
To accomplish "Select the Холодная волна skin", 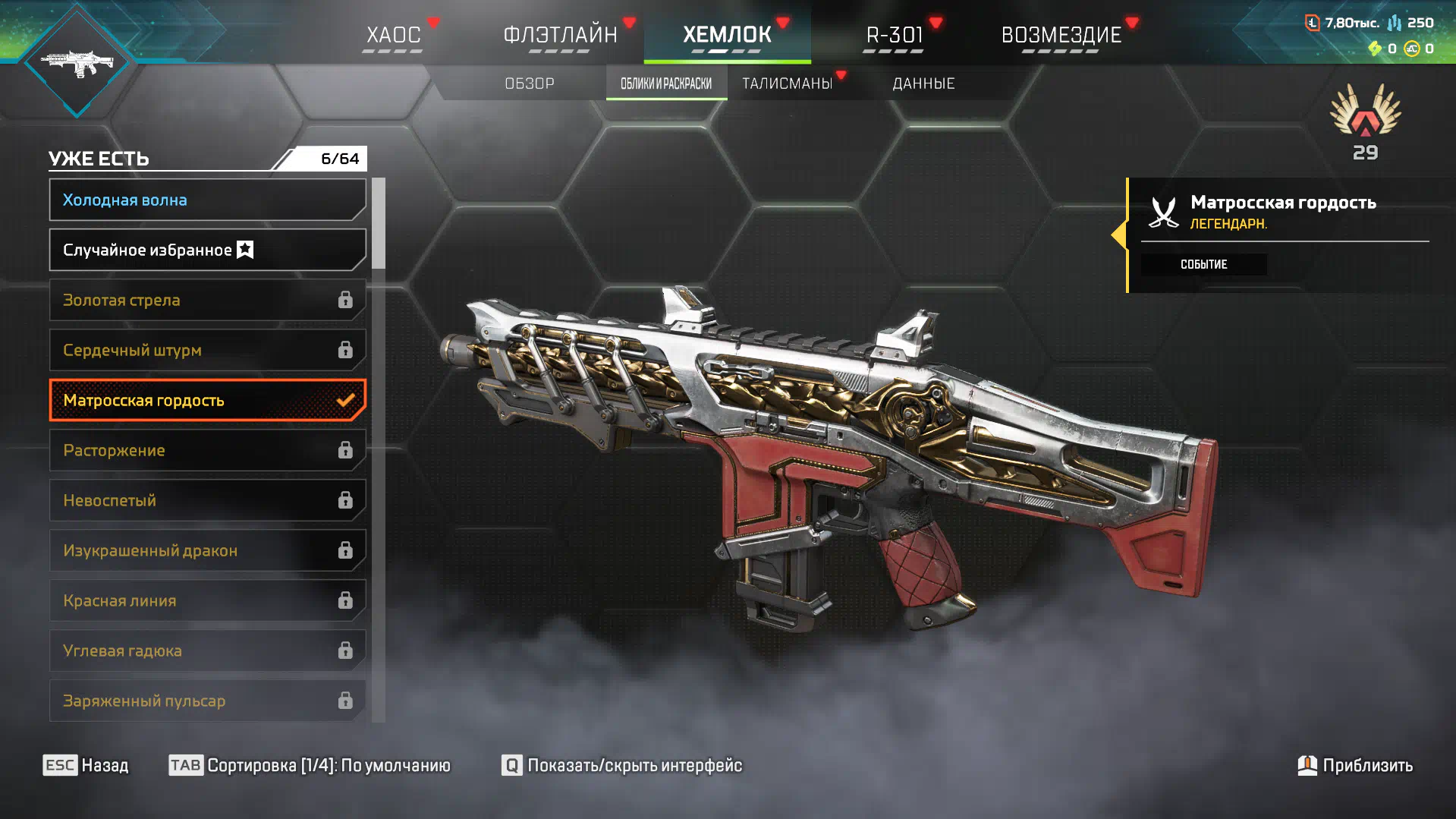I will [x=207, y=200].
